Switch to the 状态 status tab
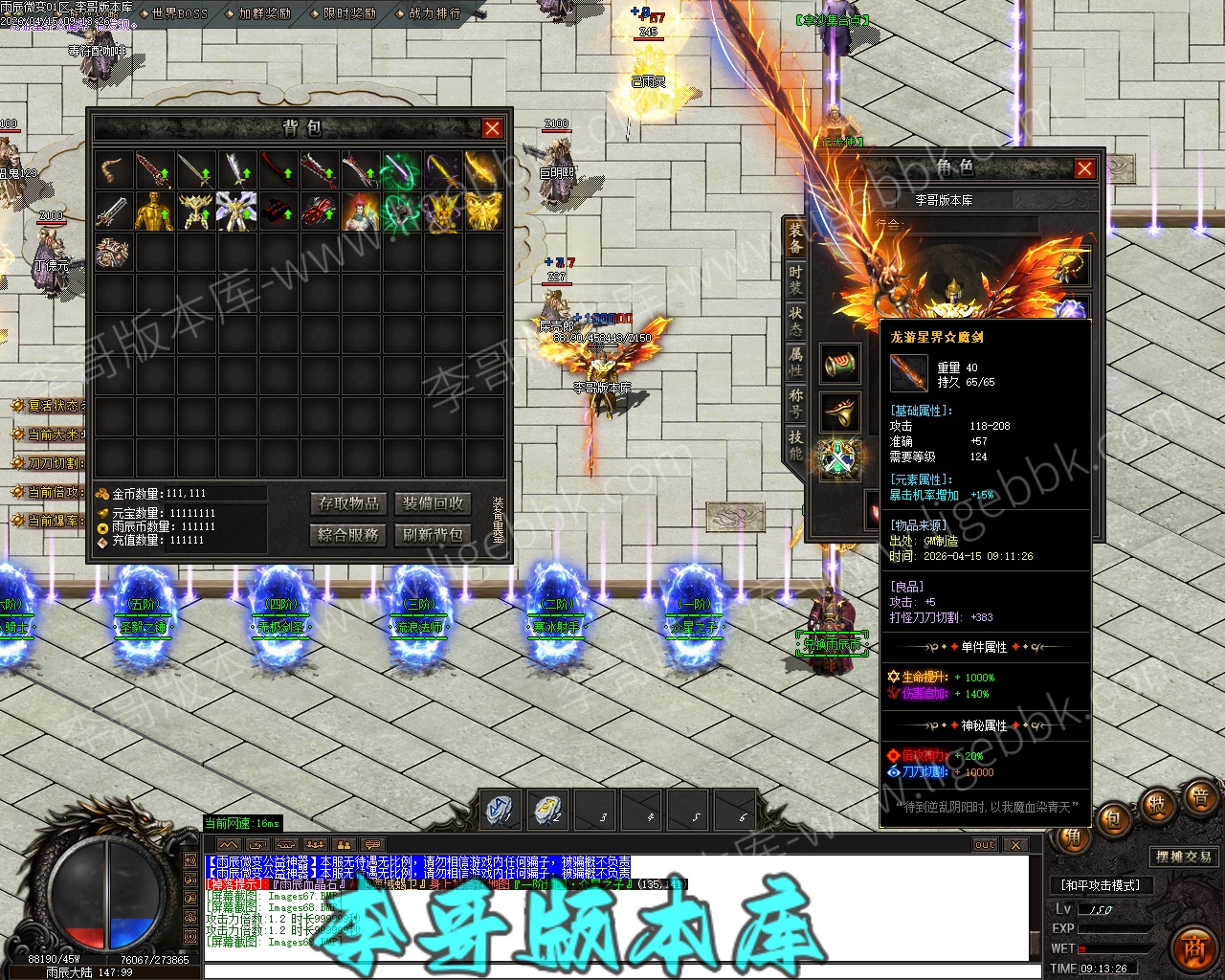 pyautogui.click(x=796, y=321)
